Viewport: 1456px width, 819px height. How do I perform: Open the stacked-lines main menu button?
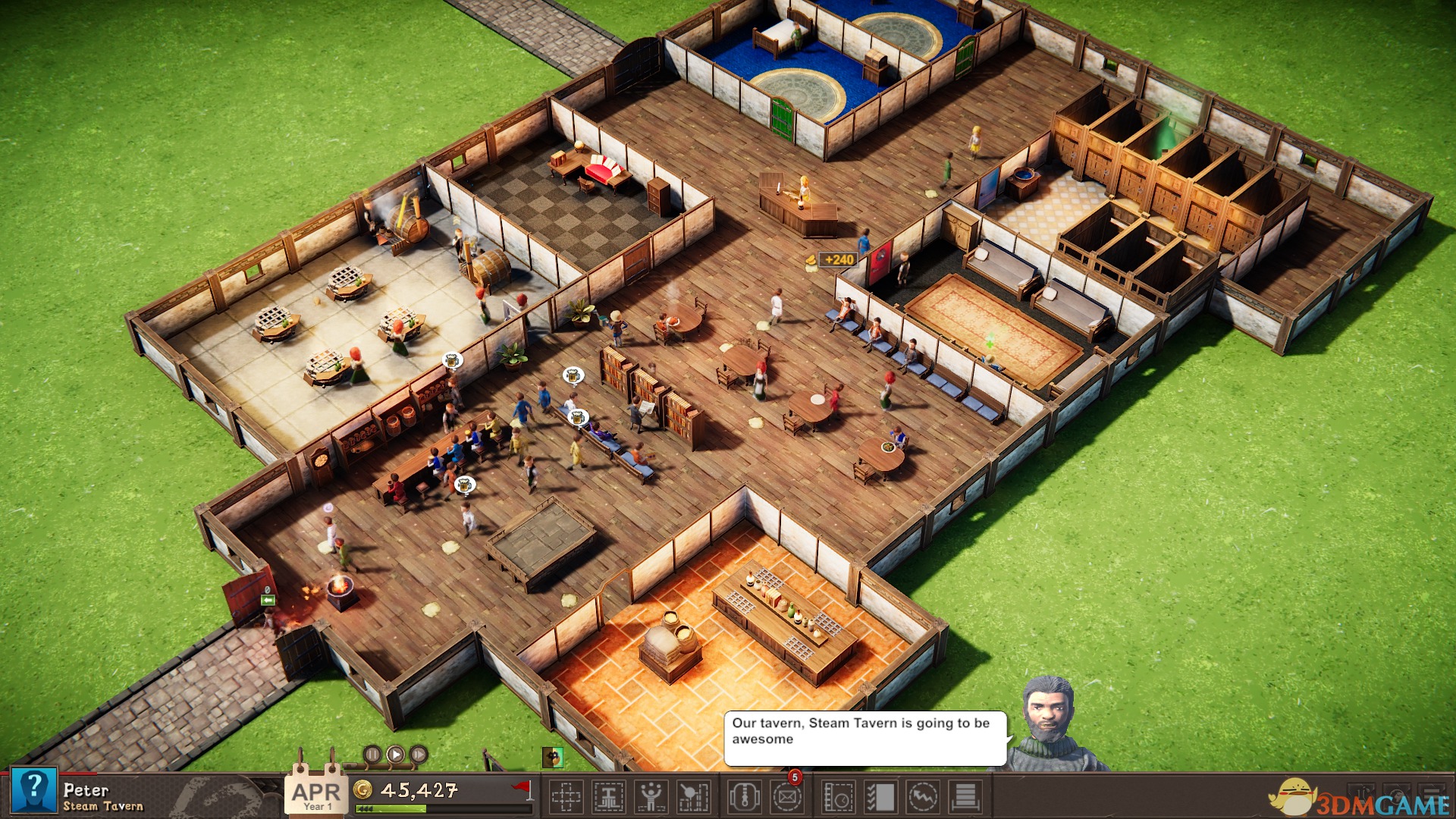click(x=965, y=797)
